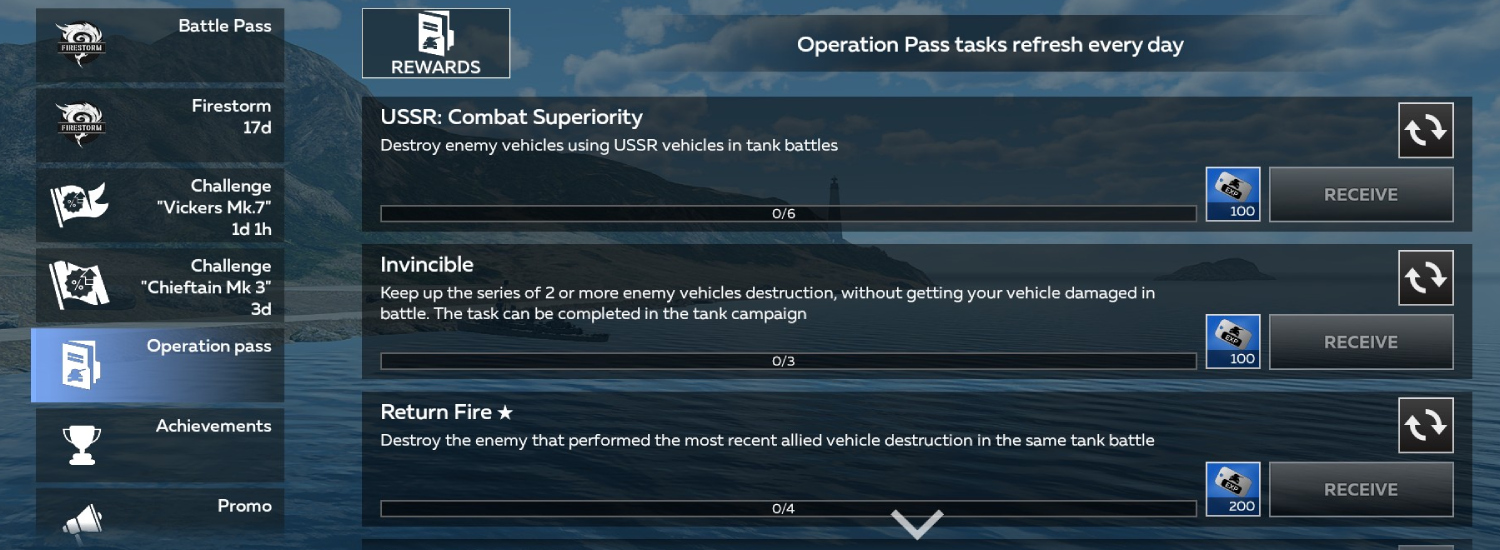Open the Rewards panel
The height and width of the screenshot is (550, 1500).
436,43
